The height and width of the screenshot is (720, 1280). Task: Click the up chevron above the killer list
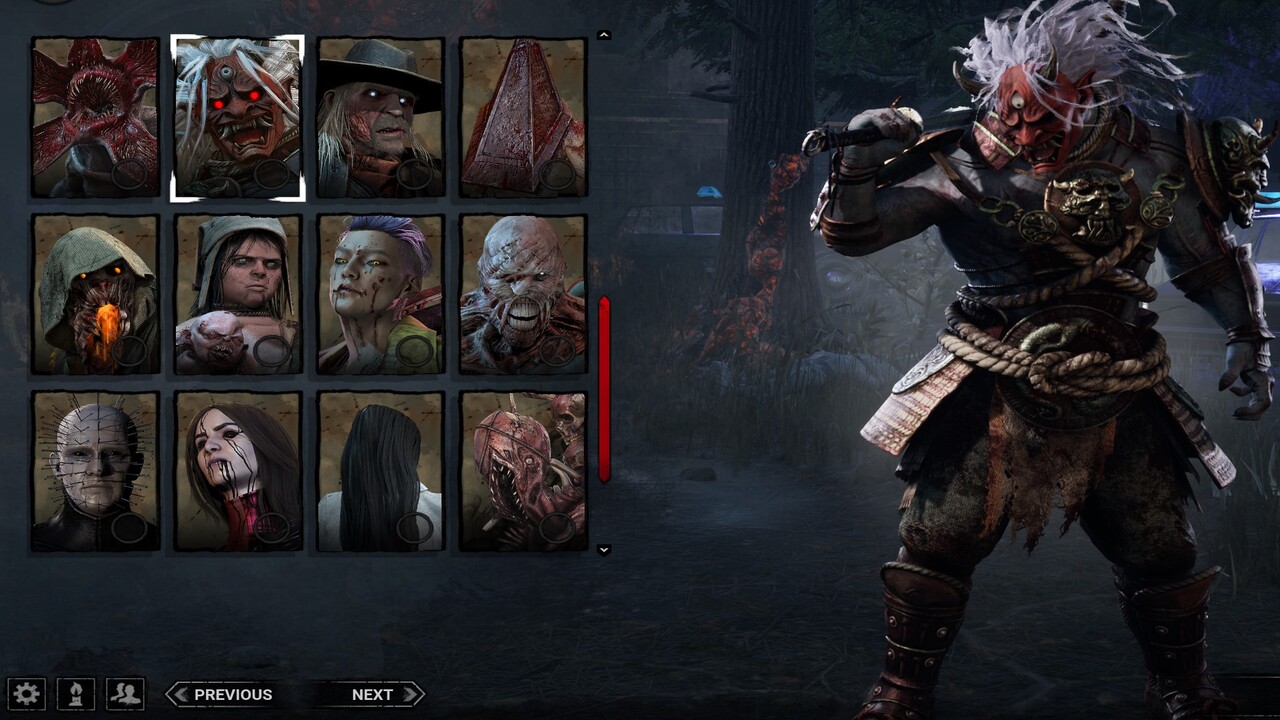[603, 35]
